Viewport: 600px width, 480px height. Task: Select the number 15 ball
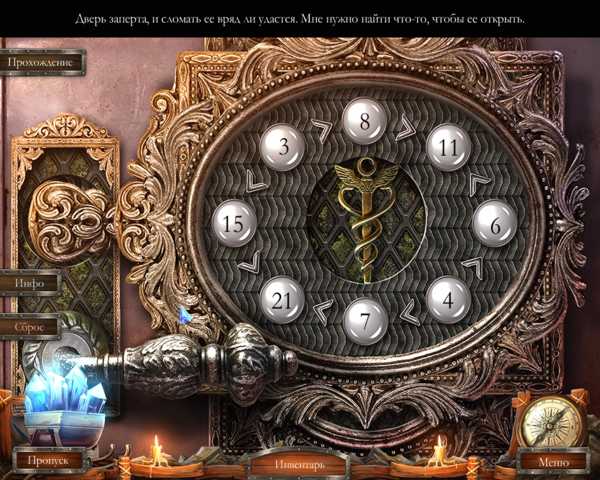pos(233,223)
